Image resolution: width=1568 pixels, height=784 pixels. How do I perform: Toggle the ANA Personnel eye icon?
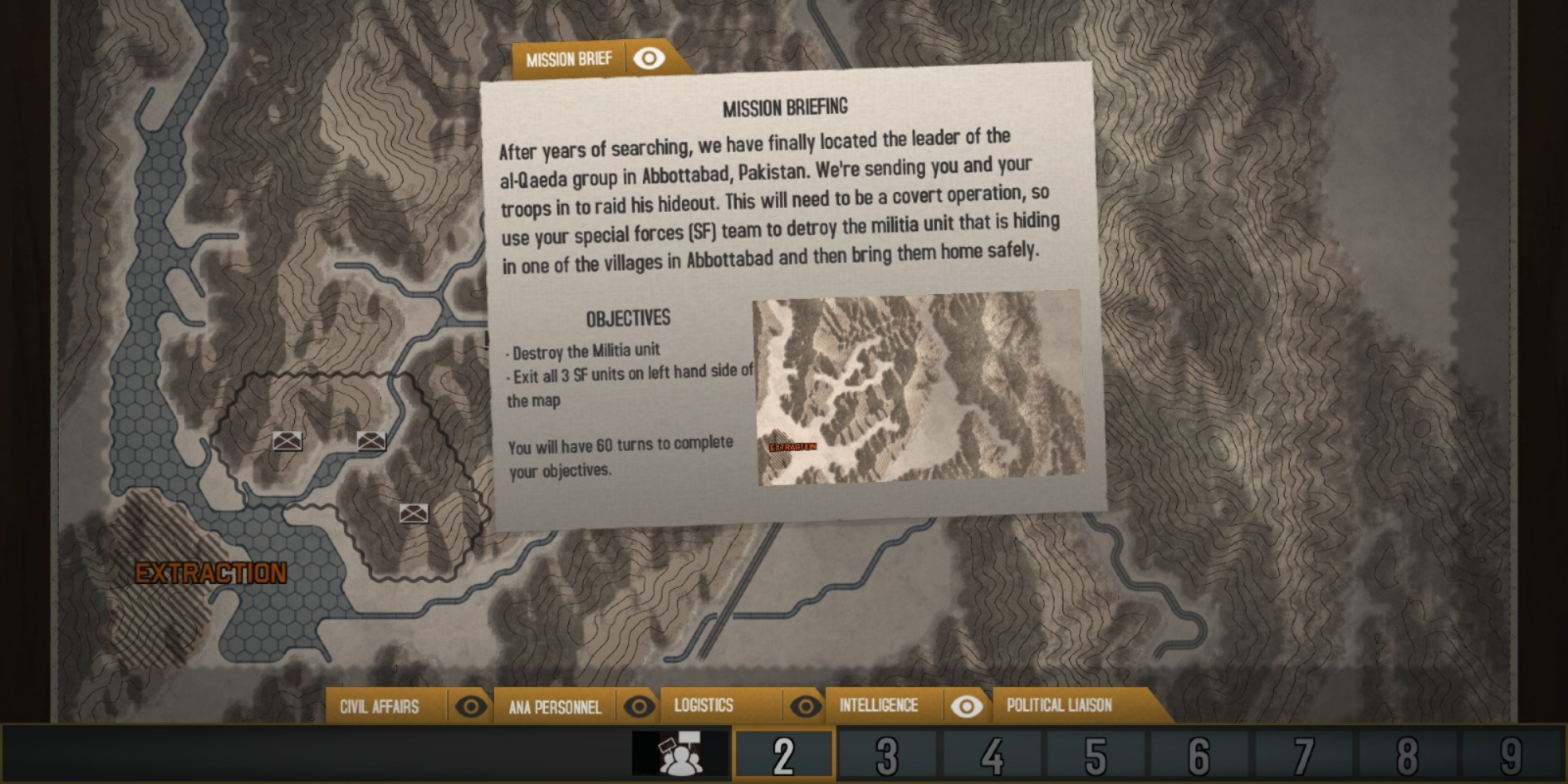tap(639, 707)
